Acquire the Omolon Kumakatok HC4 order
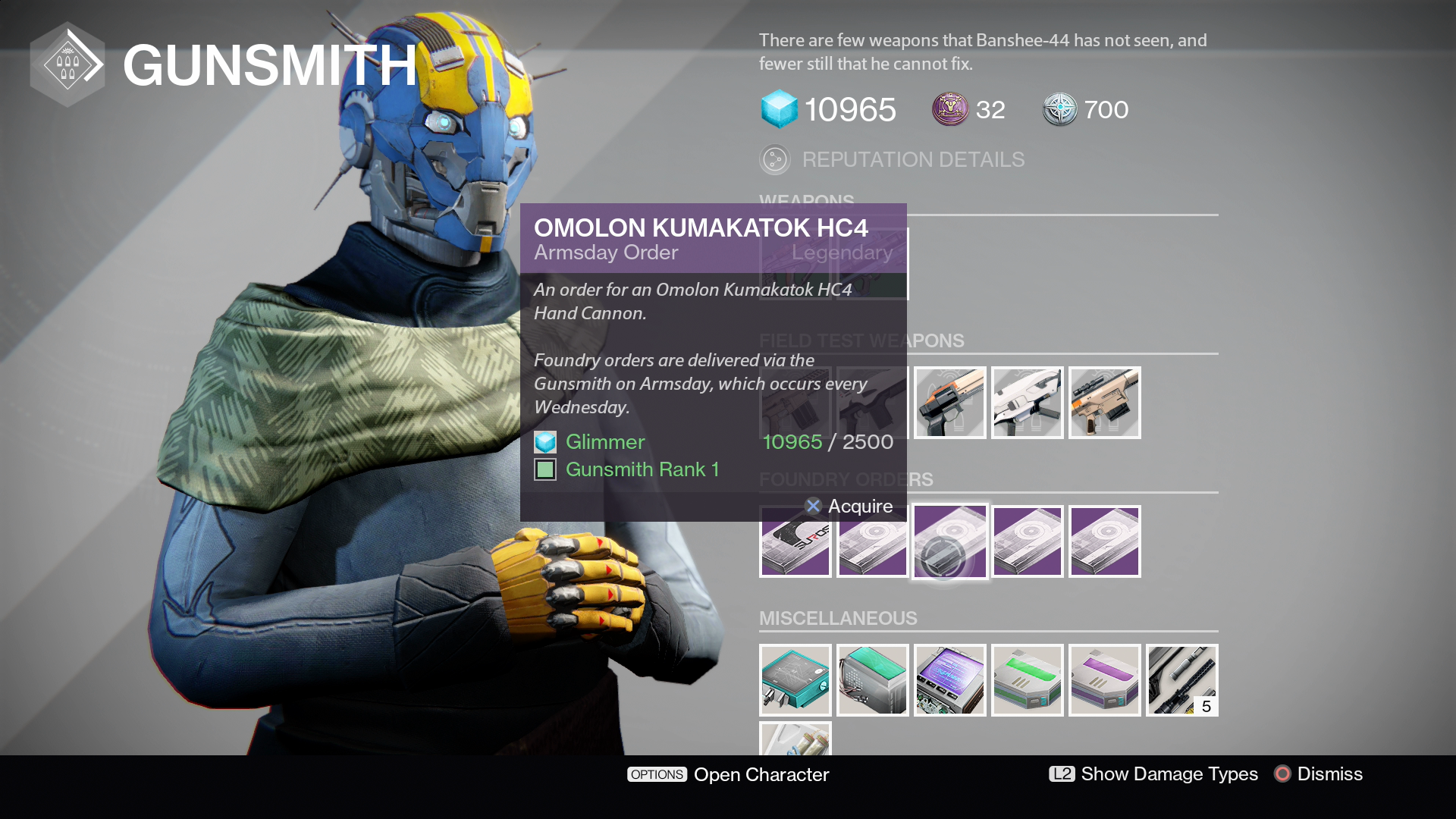 (849, 506)
